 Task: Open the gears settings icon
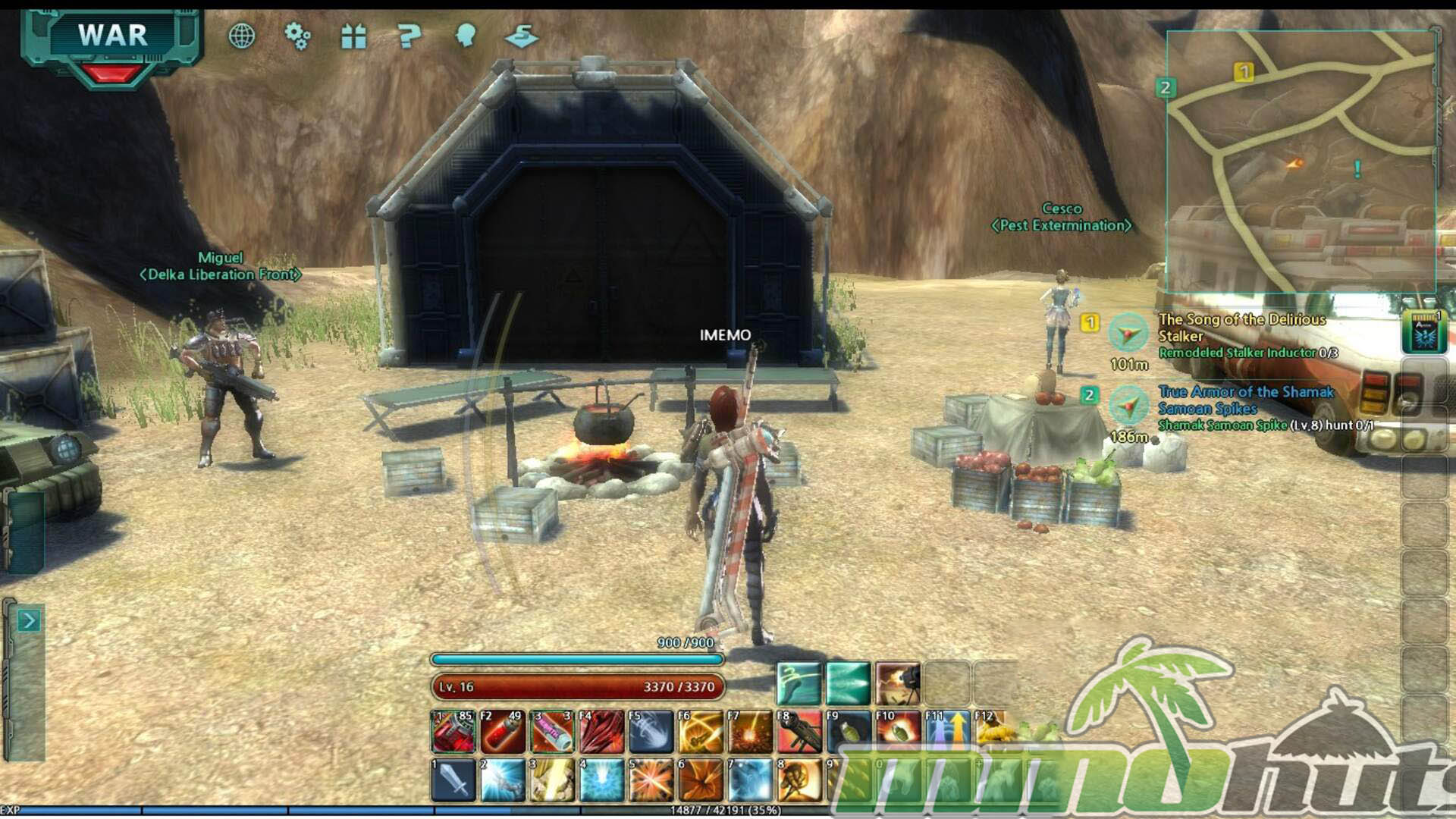(297, 36)
